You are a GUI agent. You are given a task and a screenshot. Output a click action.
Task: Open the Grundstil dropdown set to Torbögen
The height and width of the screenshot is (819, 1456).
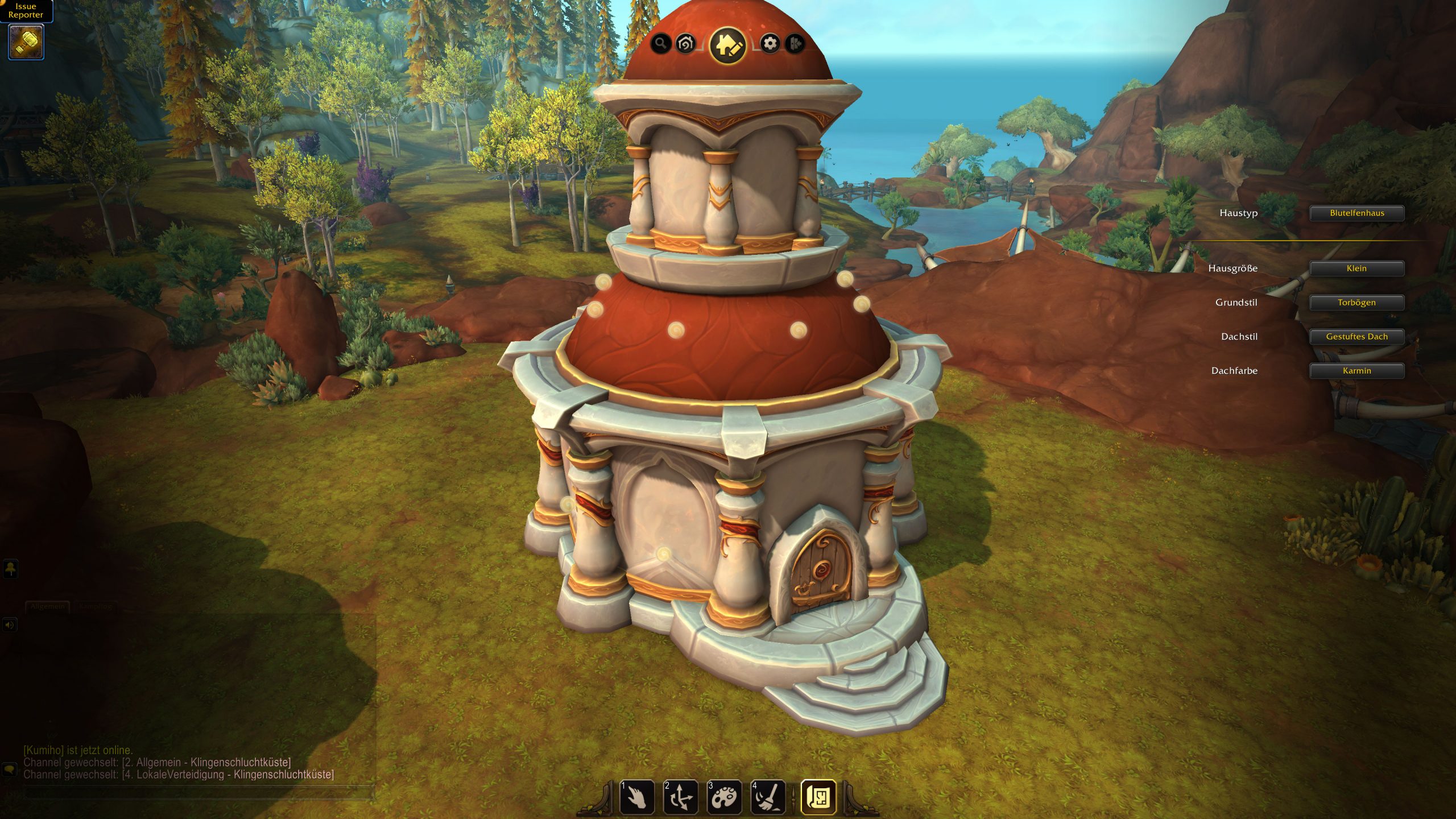coord(1356,303)
